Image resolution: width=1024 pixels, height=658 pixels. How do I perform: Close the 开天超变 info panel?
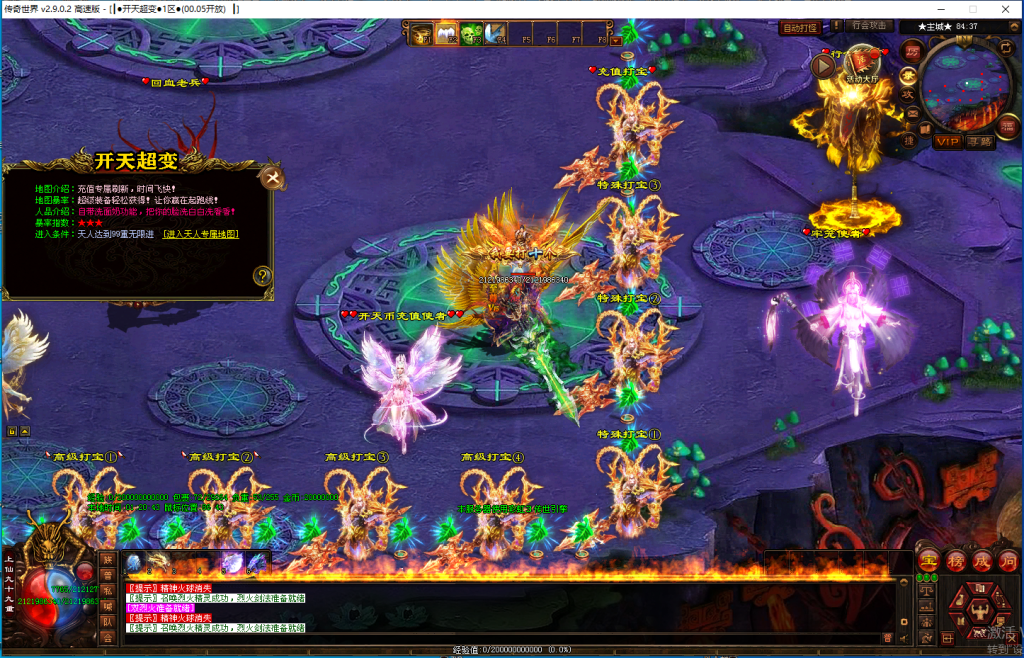tap(272, 178)
